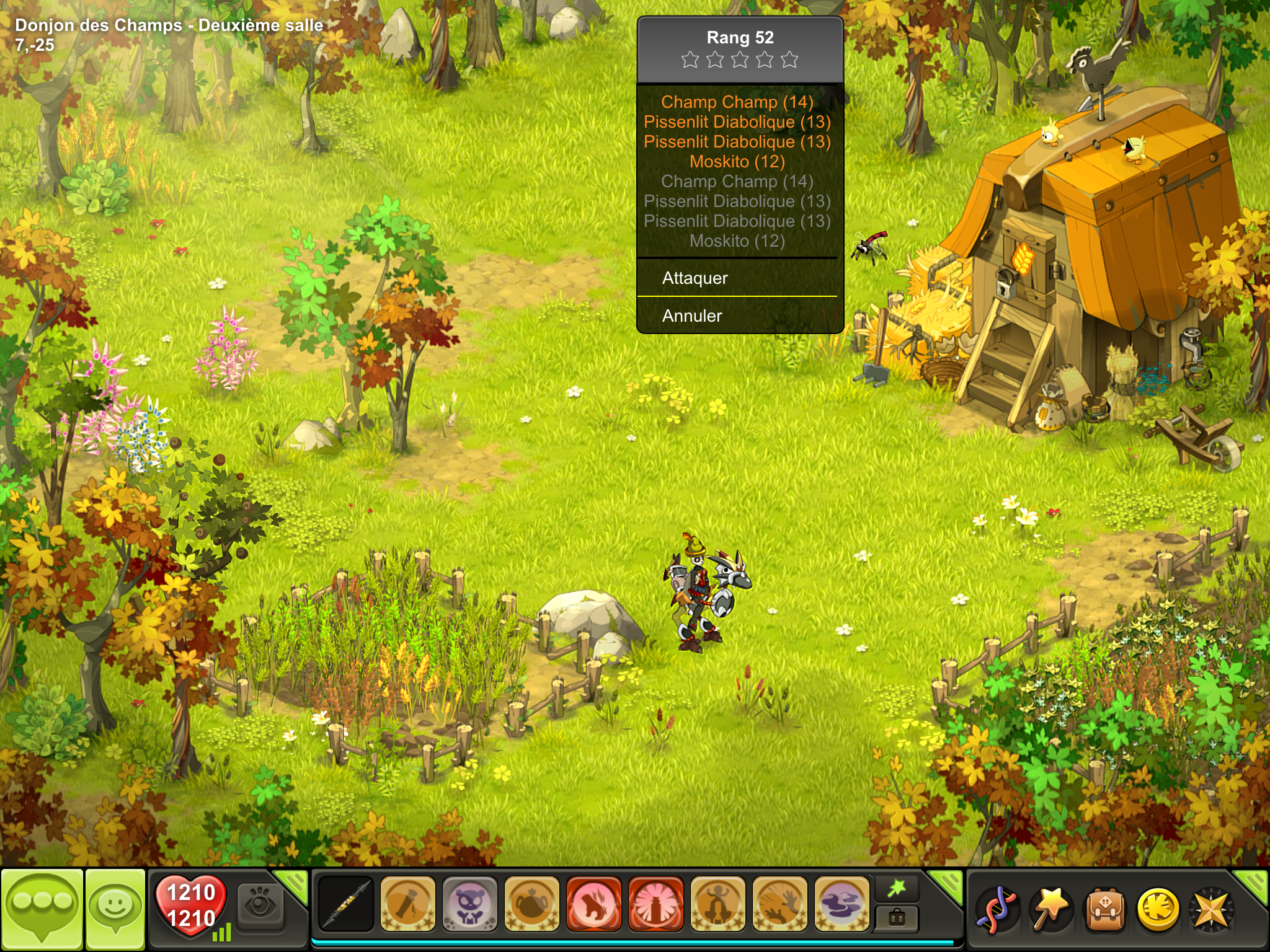This screenshot has width=1270, height=952.
Task: Activate the red spraying bottle spell
Action: tap(655, 904)
